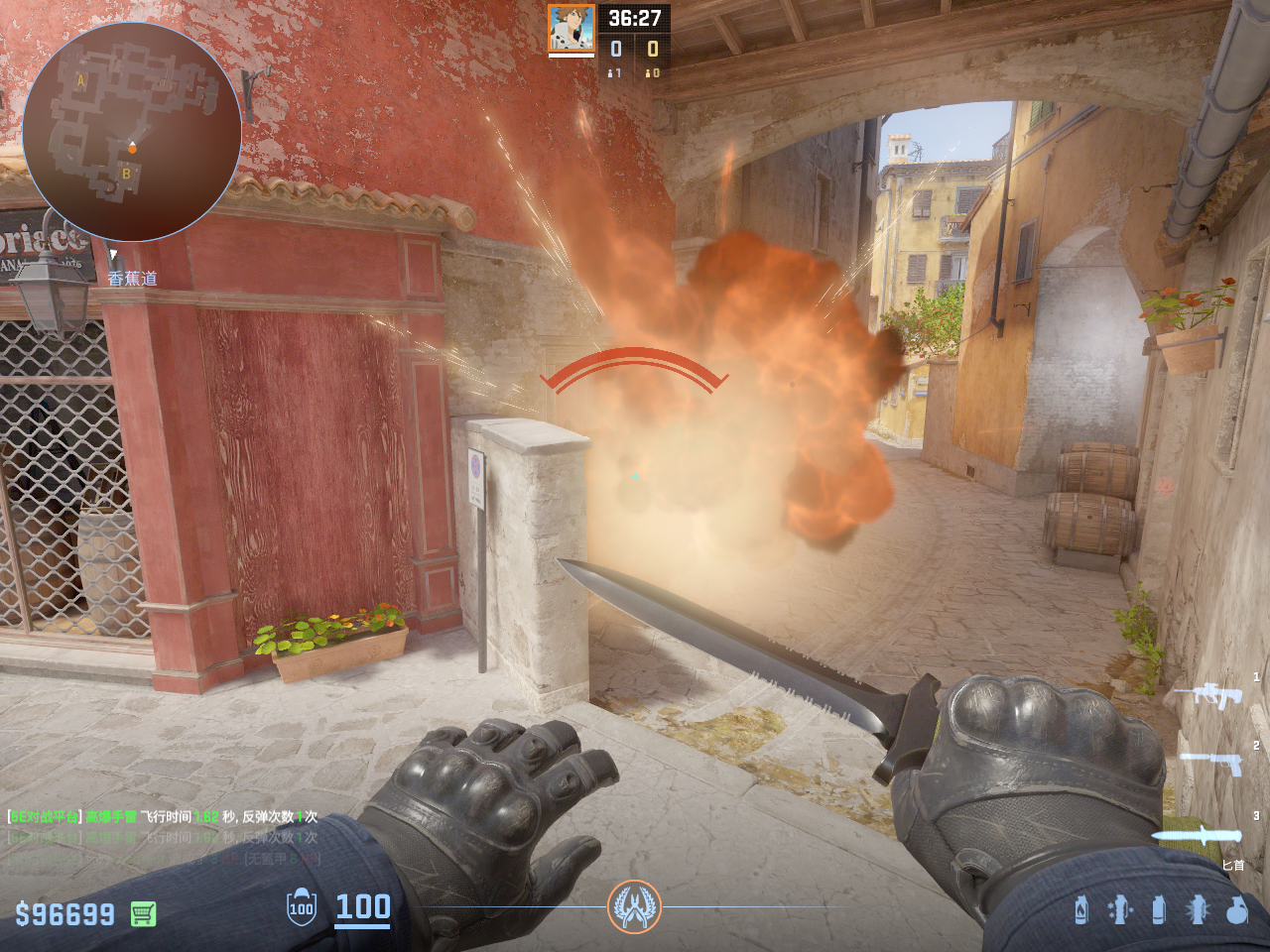The width and height of the screenshot is (1270, 952).
Task: Choose the HE grenade icon
Action: (1236, 909)
